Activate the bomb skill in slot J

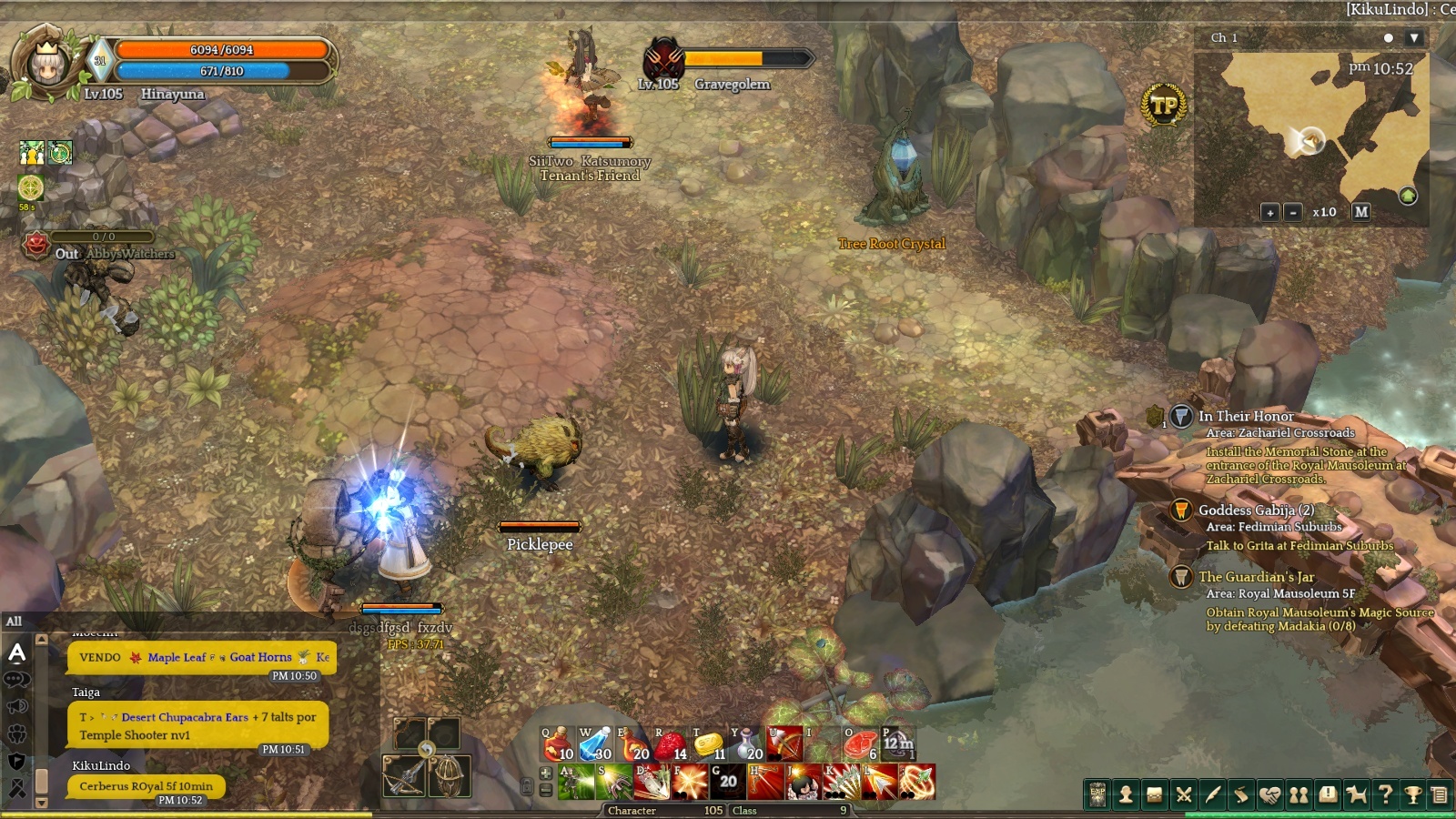[804, 782]
